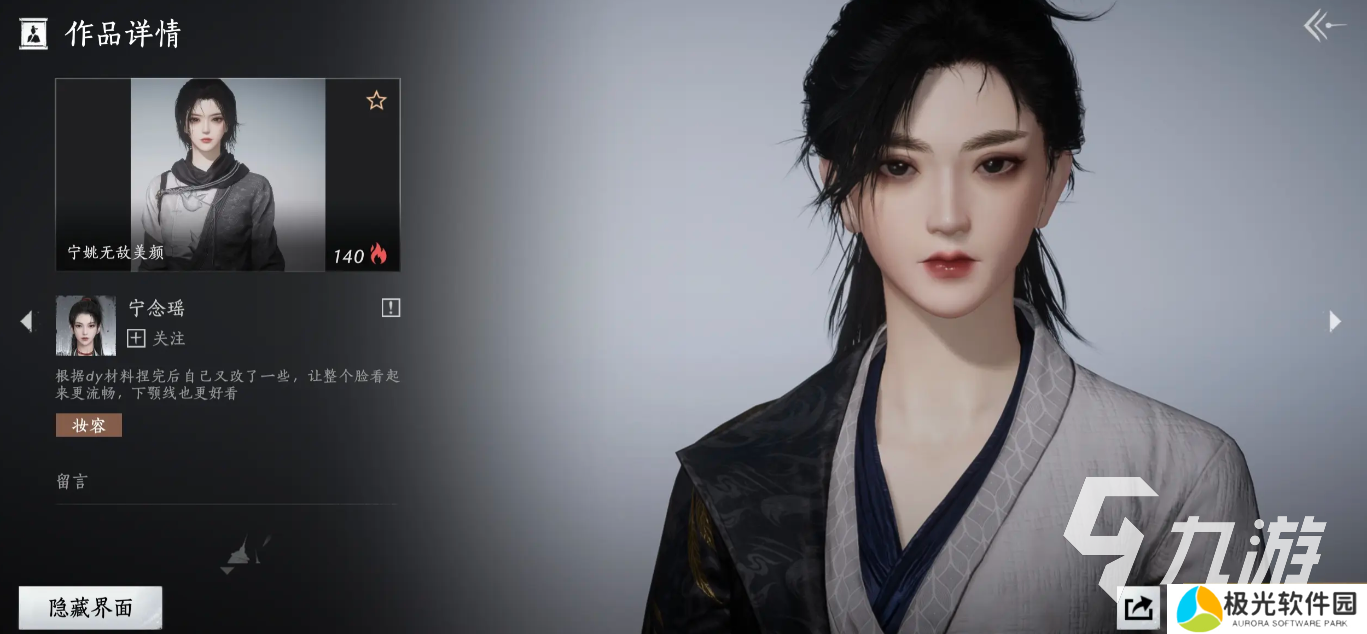1367x634 pixels.
Task: Like the work using flame icon
Action: point(378,254)
